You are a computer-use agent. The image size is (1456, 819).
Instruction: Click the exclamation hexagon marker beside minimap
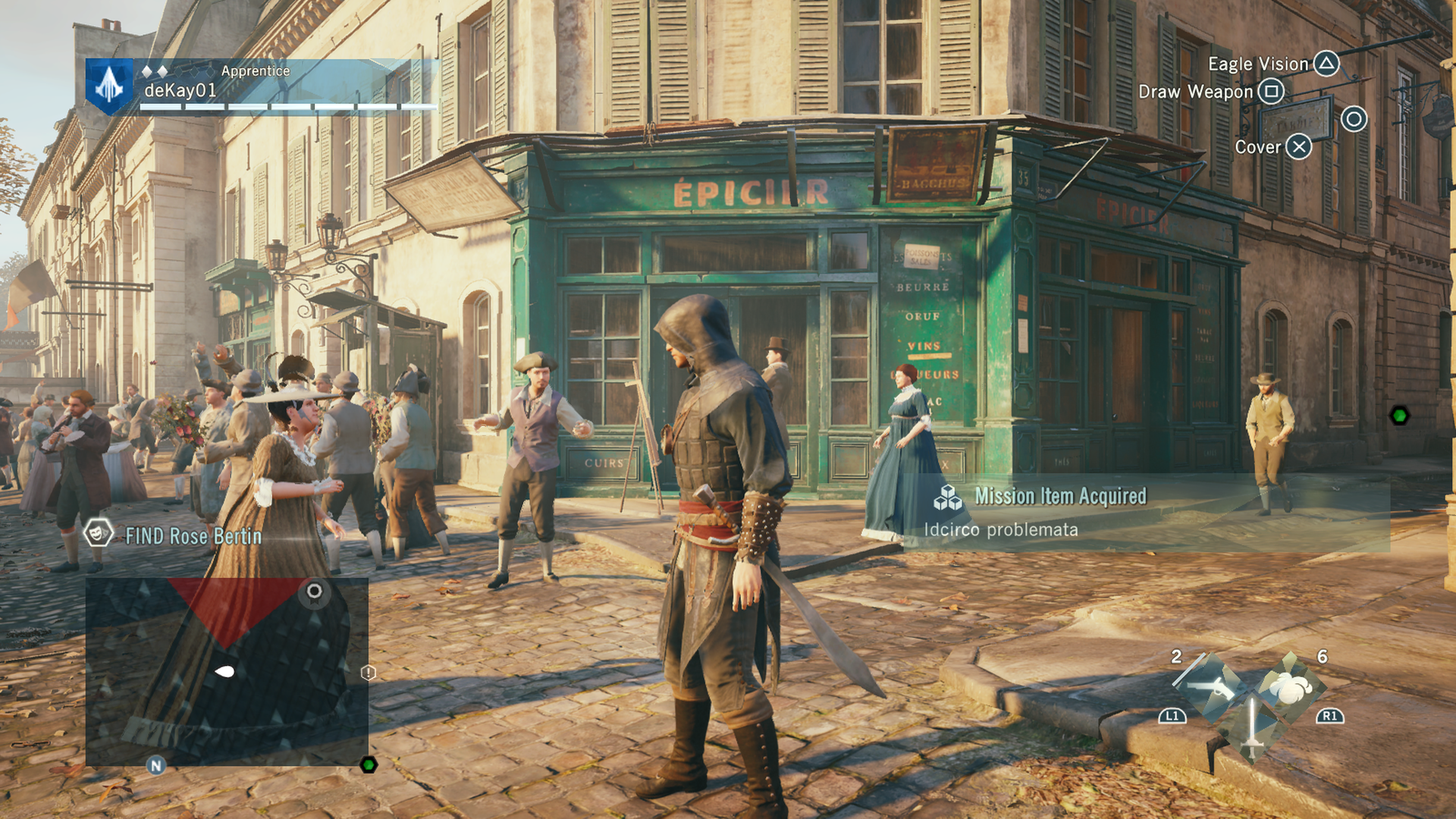click(368, 673)
